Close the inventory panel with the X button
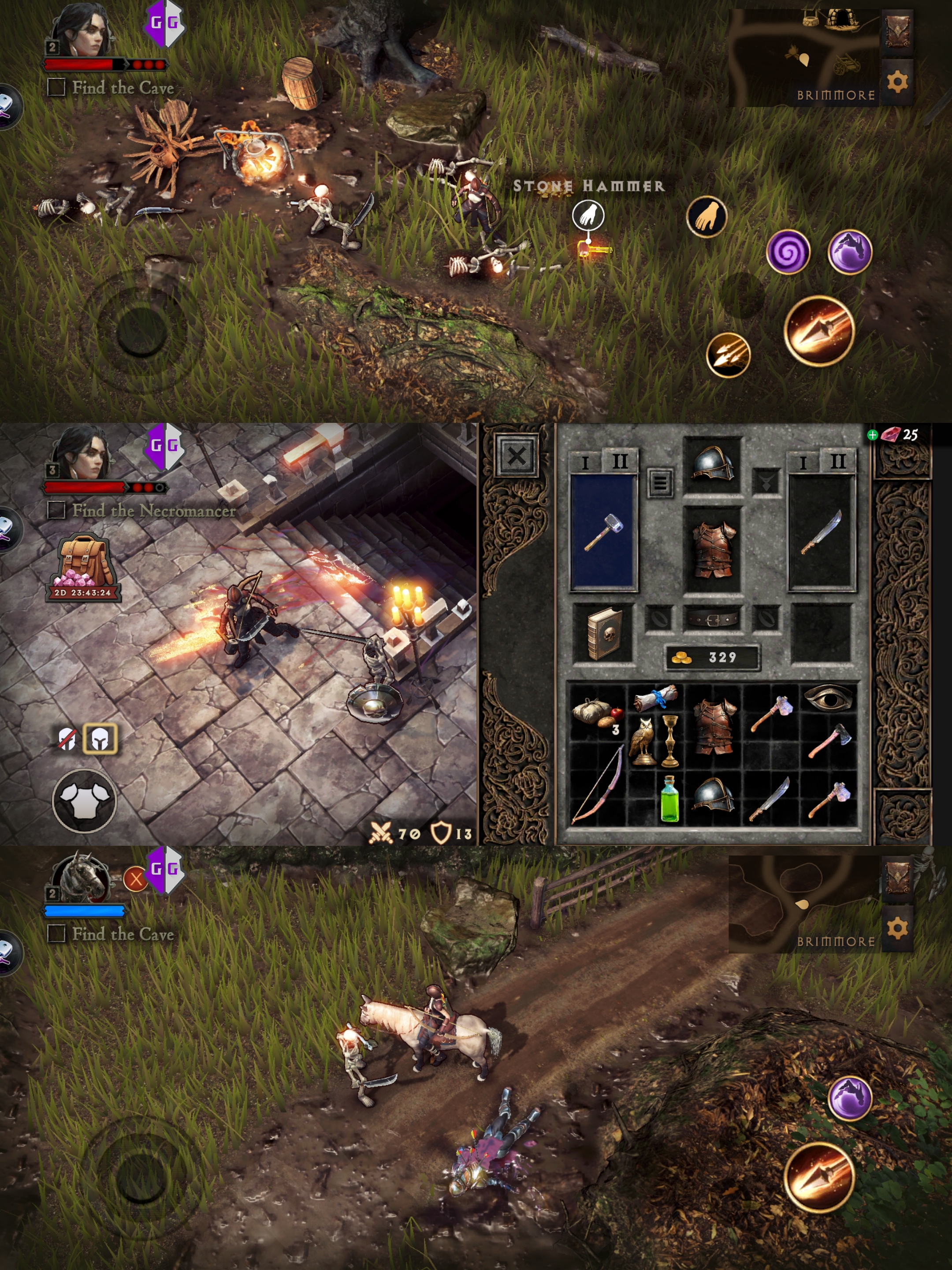Image resolution: width=952 pixels, height=1270 pixels. pos(517,456)
